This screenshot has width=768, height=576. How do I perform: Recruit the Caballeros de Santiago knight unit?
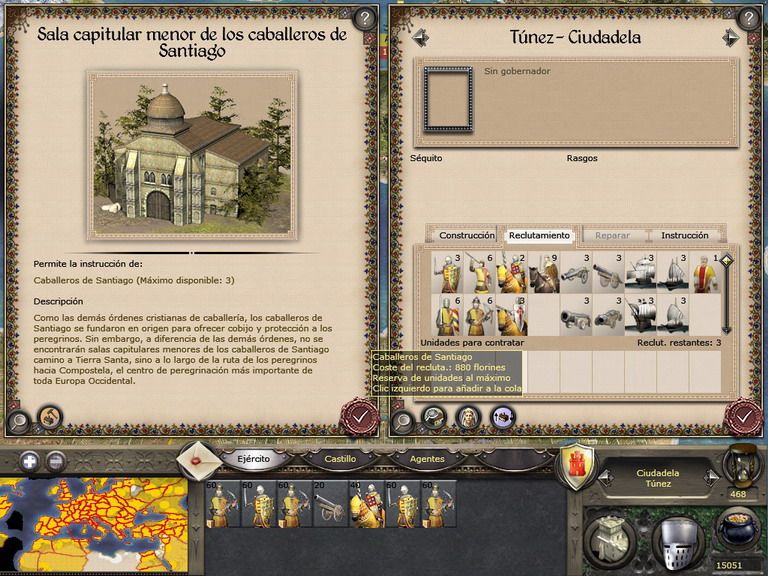(x=512, y=316)
